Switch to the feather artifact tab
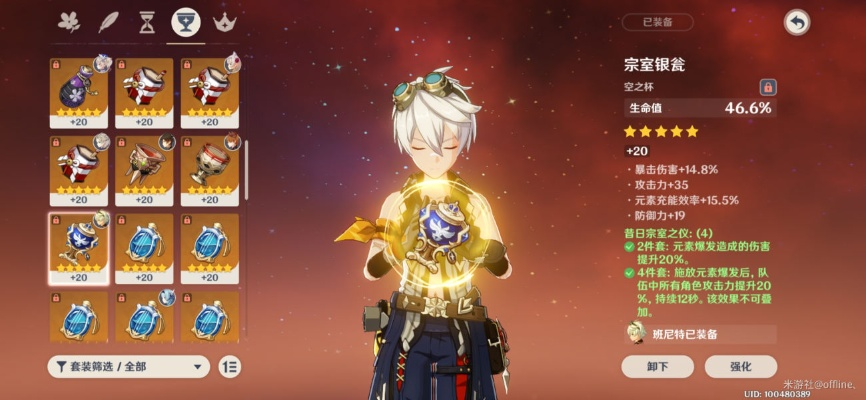866x400 pixels. point(108,21)
